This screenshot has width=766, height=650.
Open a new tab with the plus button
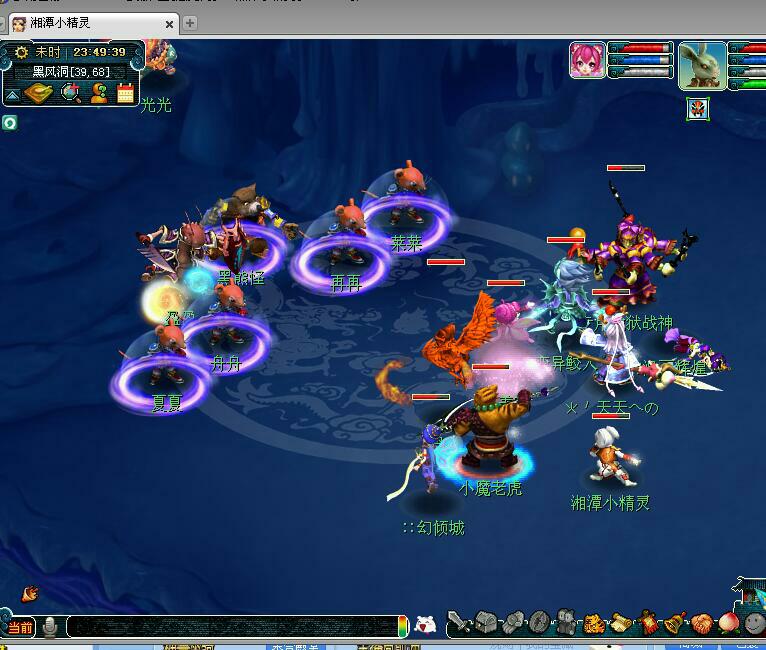(x=190, y=23)
